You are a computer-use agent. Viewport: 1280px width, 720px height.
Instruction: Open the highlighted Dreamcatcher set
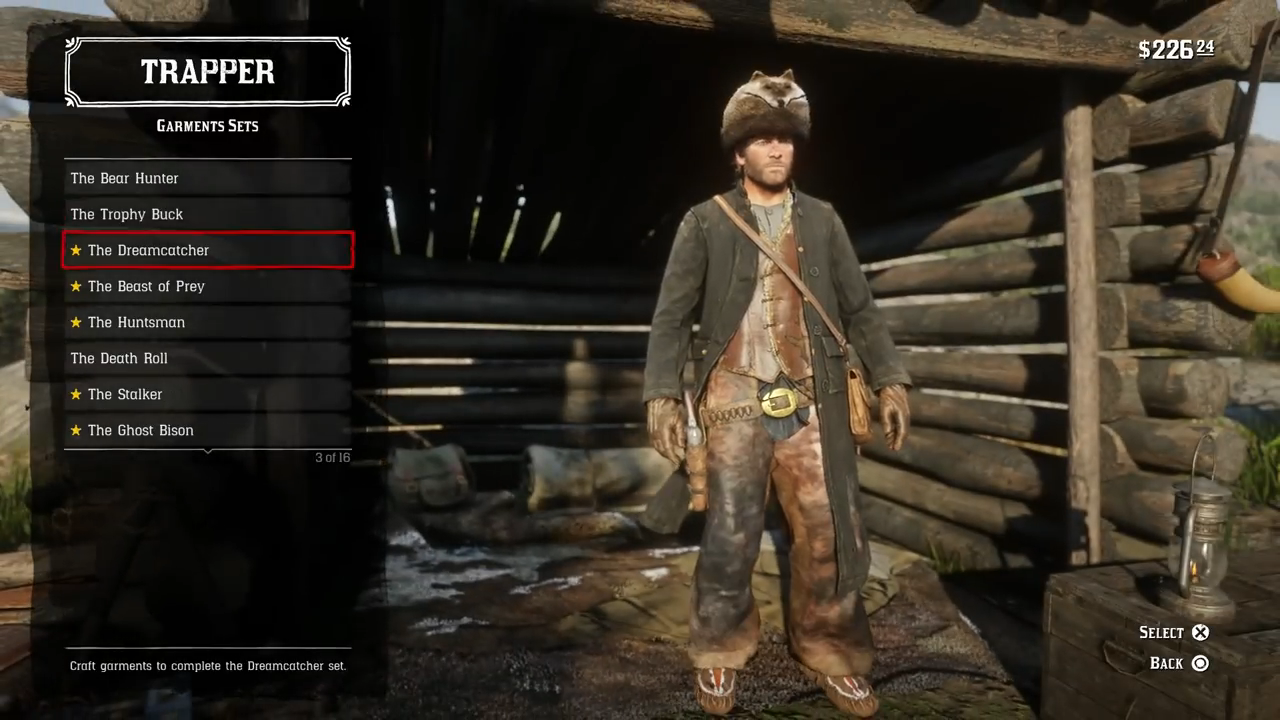(207, 250)
